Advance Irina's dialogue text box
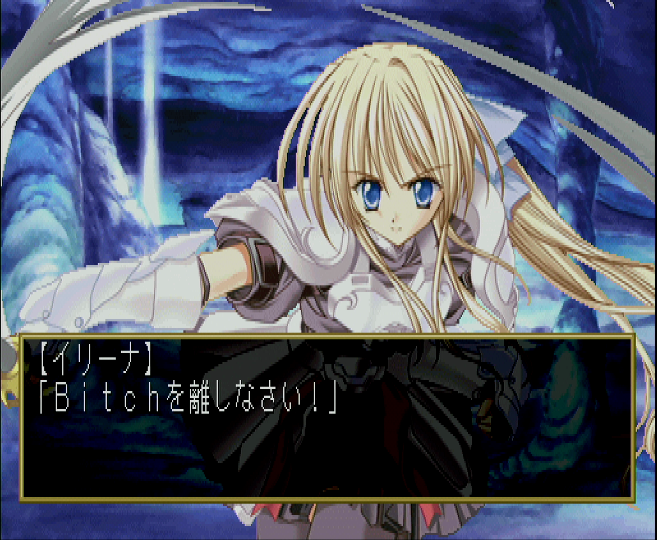This screenshot has width=657, height=540. pyautogui.click(x=328, y=418)
